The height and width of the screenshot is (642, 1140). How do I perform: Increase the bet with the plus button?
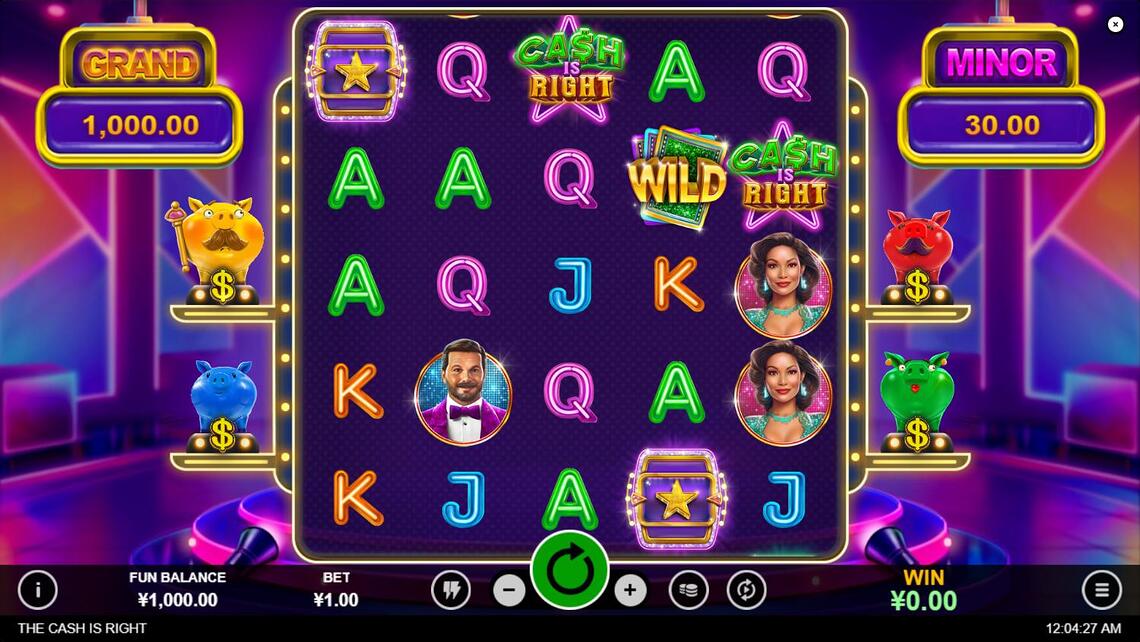630,590
